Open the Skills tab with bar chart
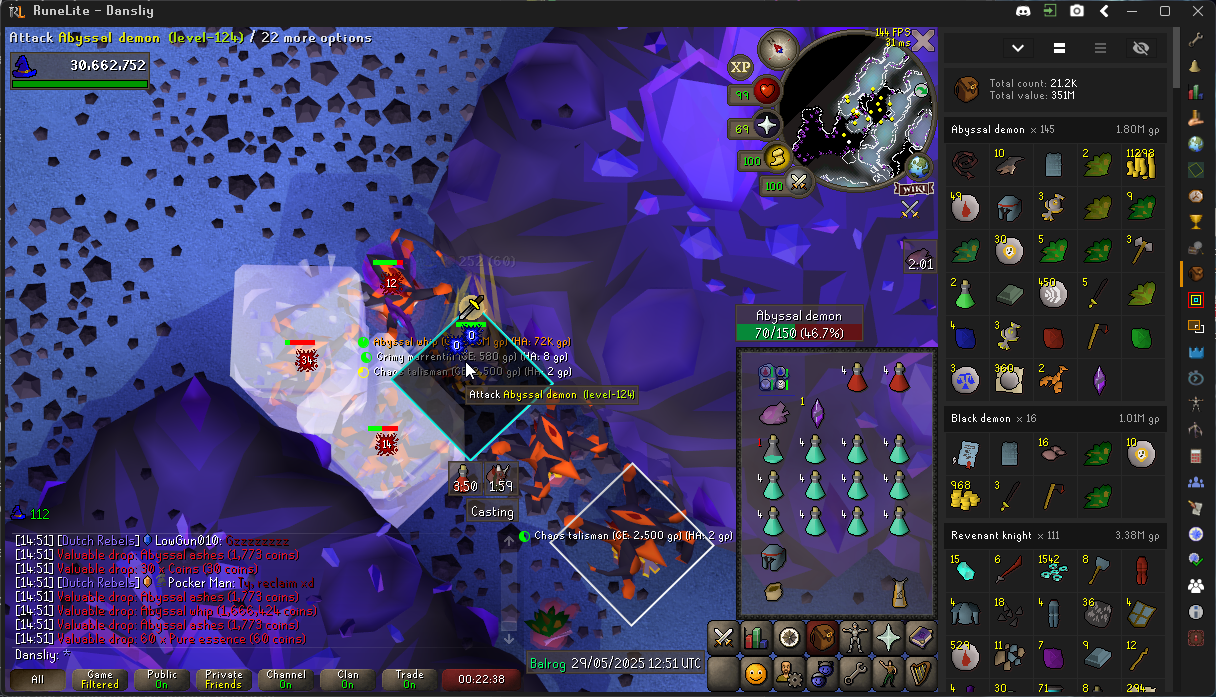The width and height of the screenshot is (1216, 697). (x=756, y=636)
